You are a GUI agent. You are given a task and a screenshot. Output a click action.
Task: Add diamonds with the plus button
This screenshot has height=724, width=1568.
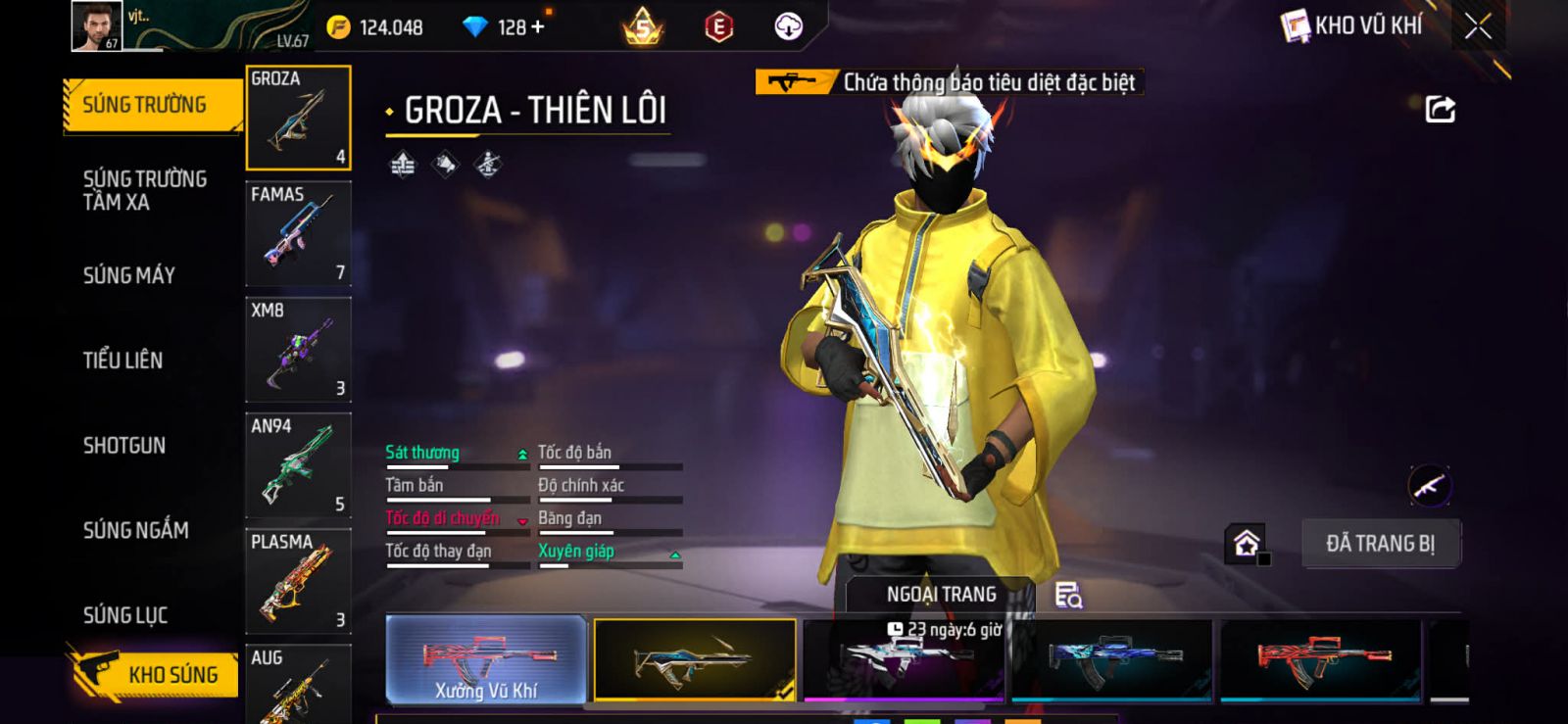pyautogui.click(x=537, y=26)
